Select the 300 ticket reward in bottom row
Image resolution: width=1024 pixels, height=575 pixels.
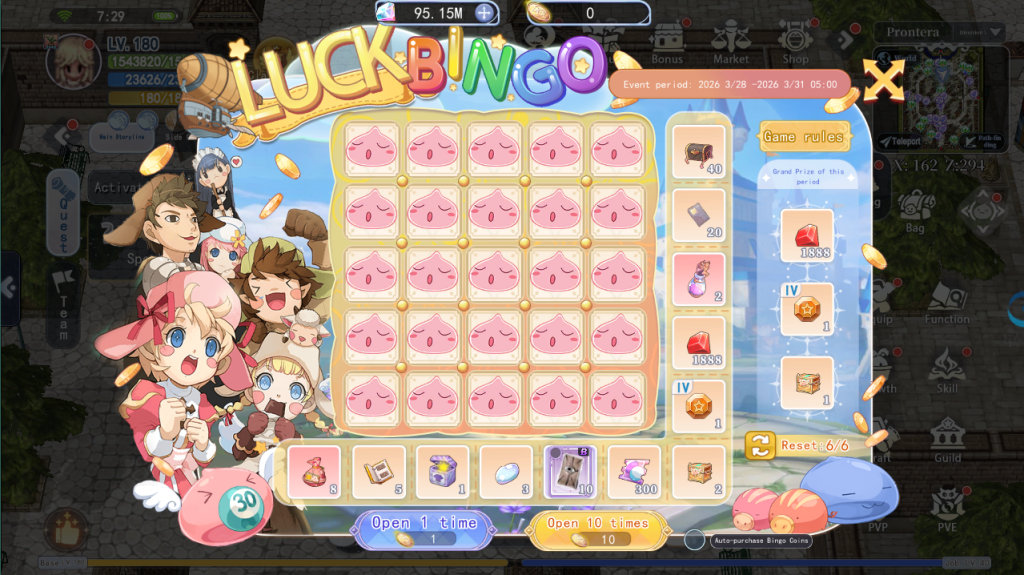point(634,472)
